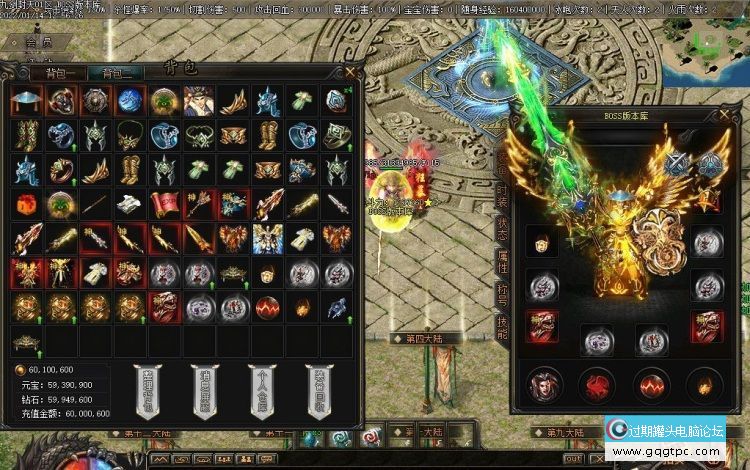Select the character portrait item in the backpack

(197, 101)
